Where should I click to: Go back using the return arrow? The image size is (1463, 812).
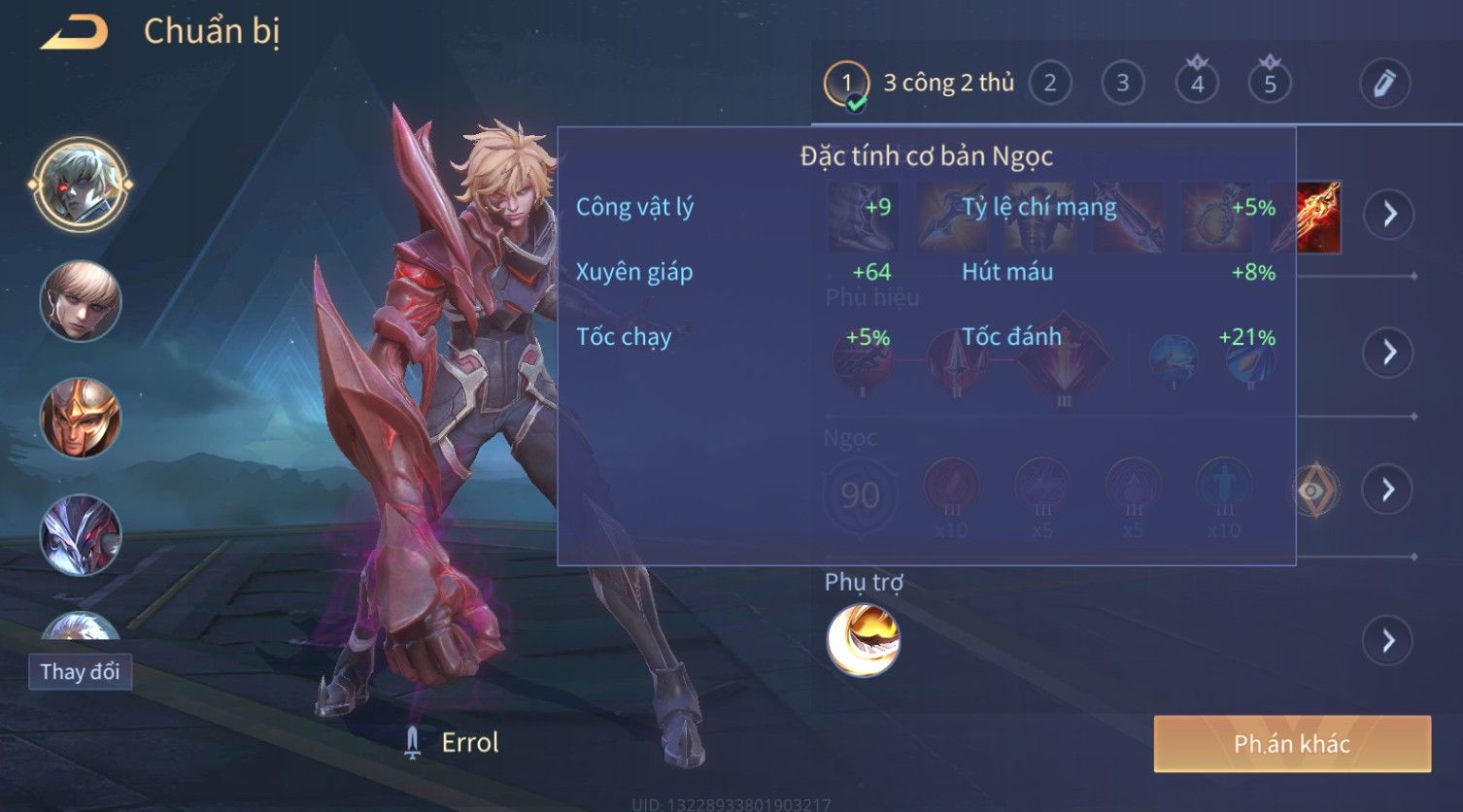74,32
